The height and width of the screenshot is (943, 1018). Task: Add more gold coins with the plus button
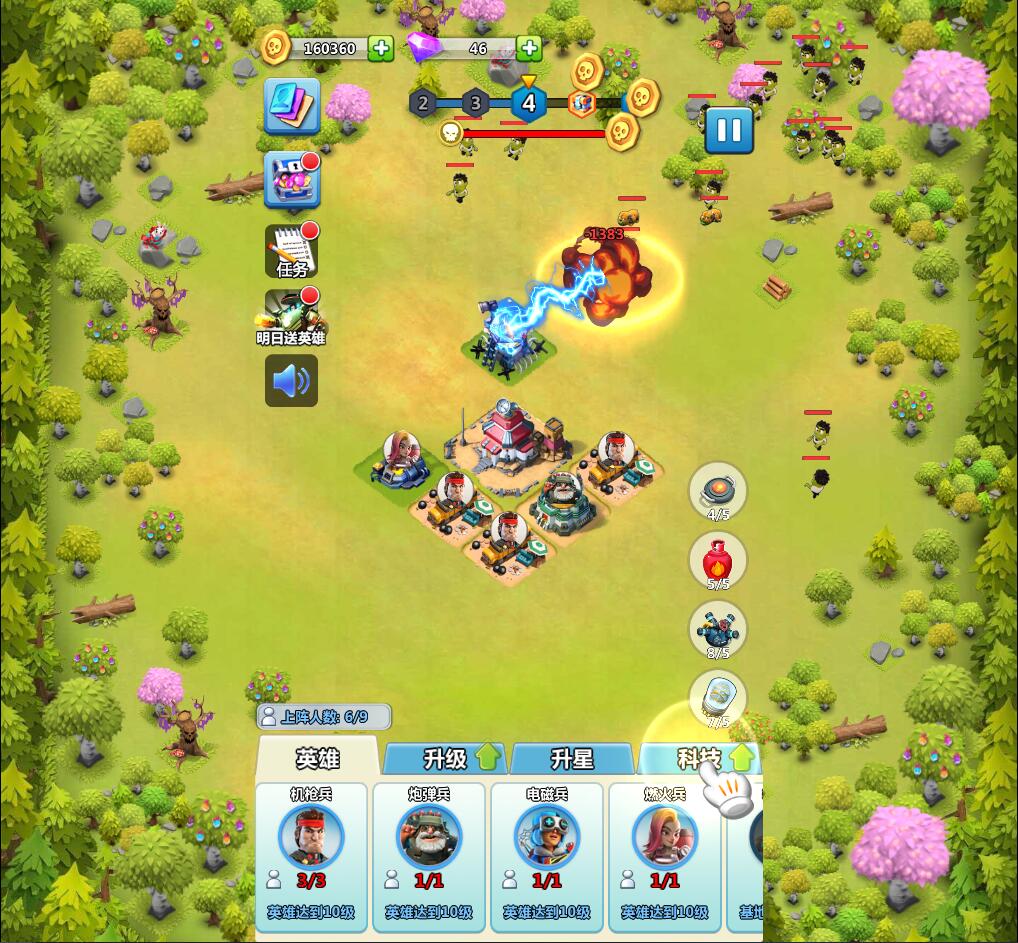coord(380,48)
